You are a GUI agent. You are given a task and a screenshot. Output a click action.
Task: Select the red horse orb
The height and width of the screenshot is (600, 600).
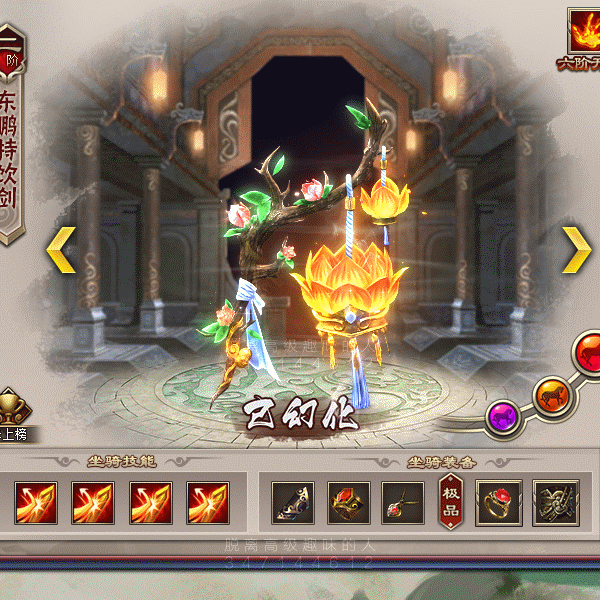(x=588, y=353)
